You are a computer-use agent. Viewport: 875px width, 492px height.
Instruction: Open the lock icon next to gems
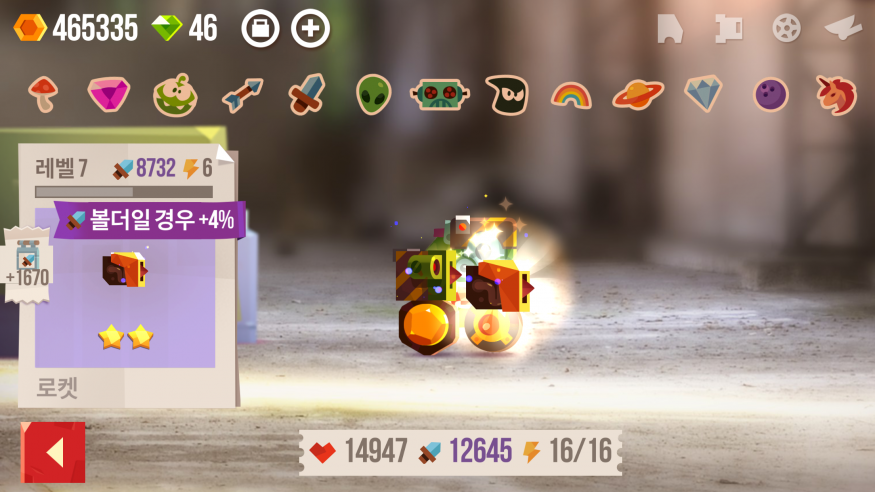[260, 28]
